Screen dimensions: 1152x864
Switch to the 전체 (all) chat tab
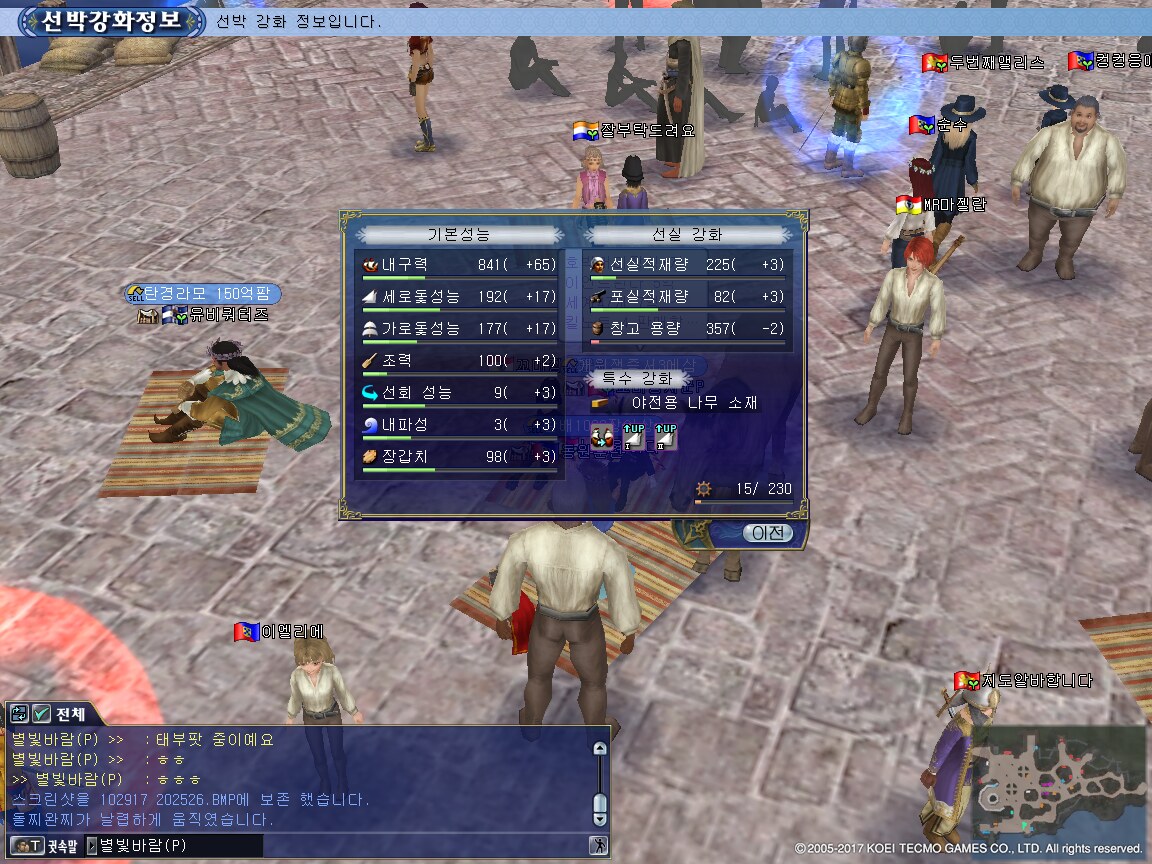[x=70, y=714]
